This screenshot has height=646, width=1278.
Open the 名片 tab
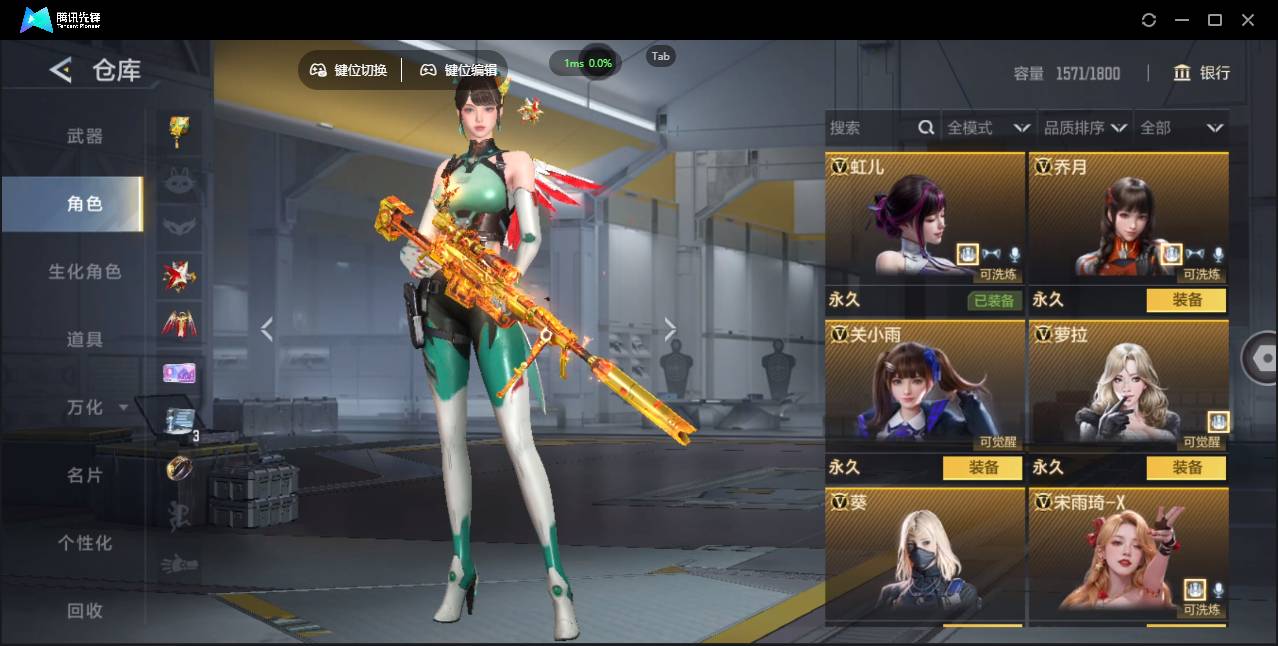pos(84,475)
